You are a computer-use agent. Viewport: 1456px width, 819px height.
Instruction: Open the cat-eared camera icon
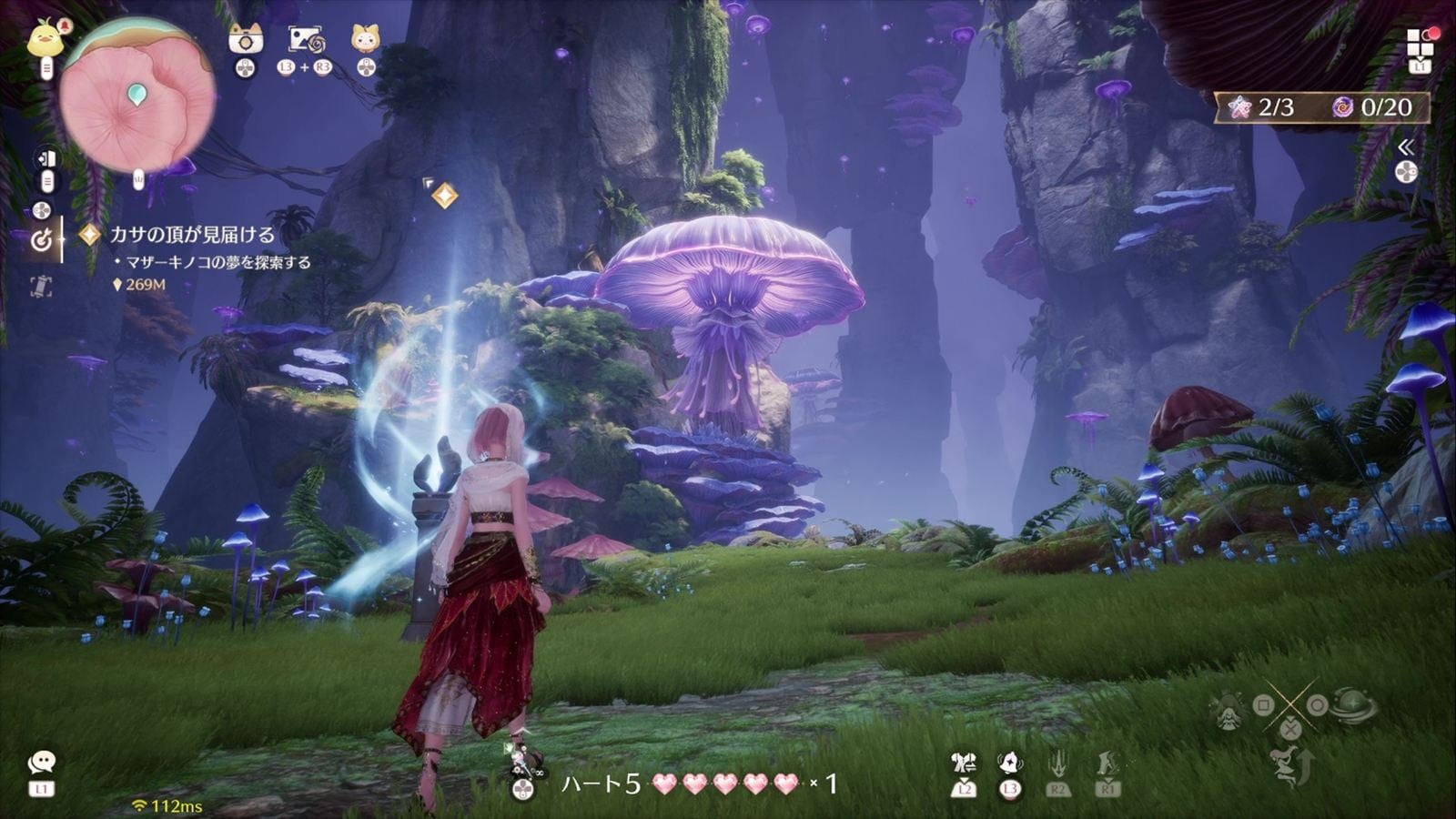[246, 39]
